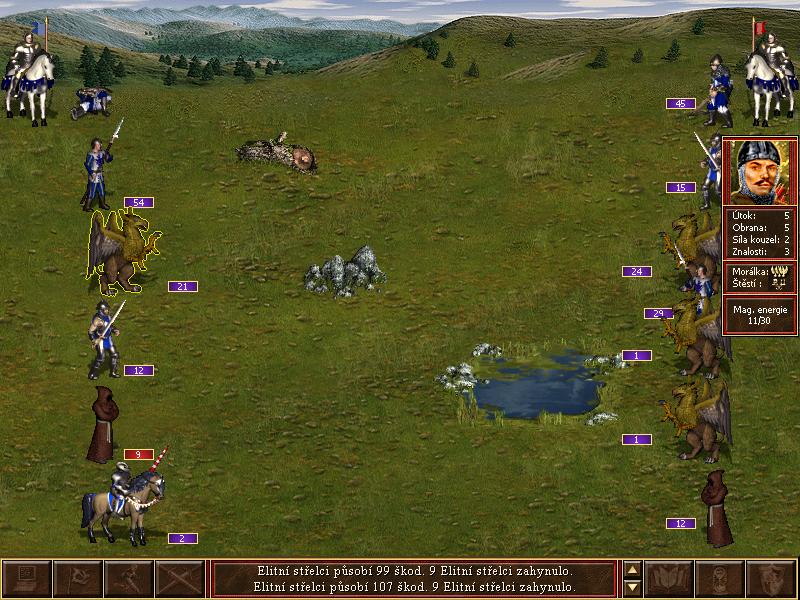Click the combat log up arrow

(632, 569)
